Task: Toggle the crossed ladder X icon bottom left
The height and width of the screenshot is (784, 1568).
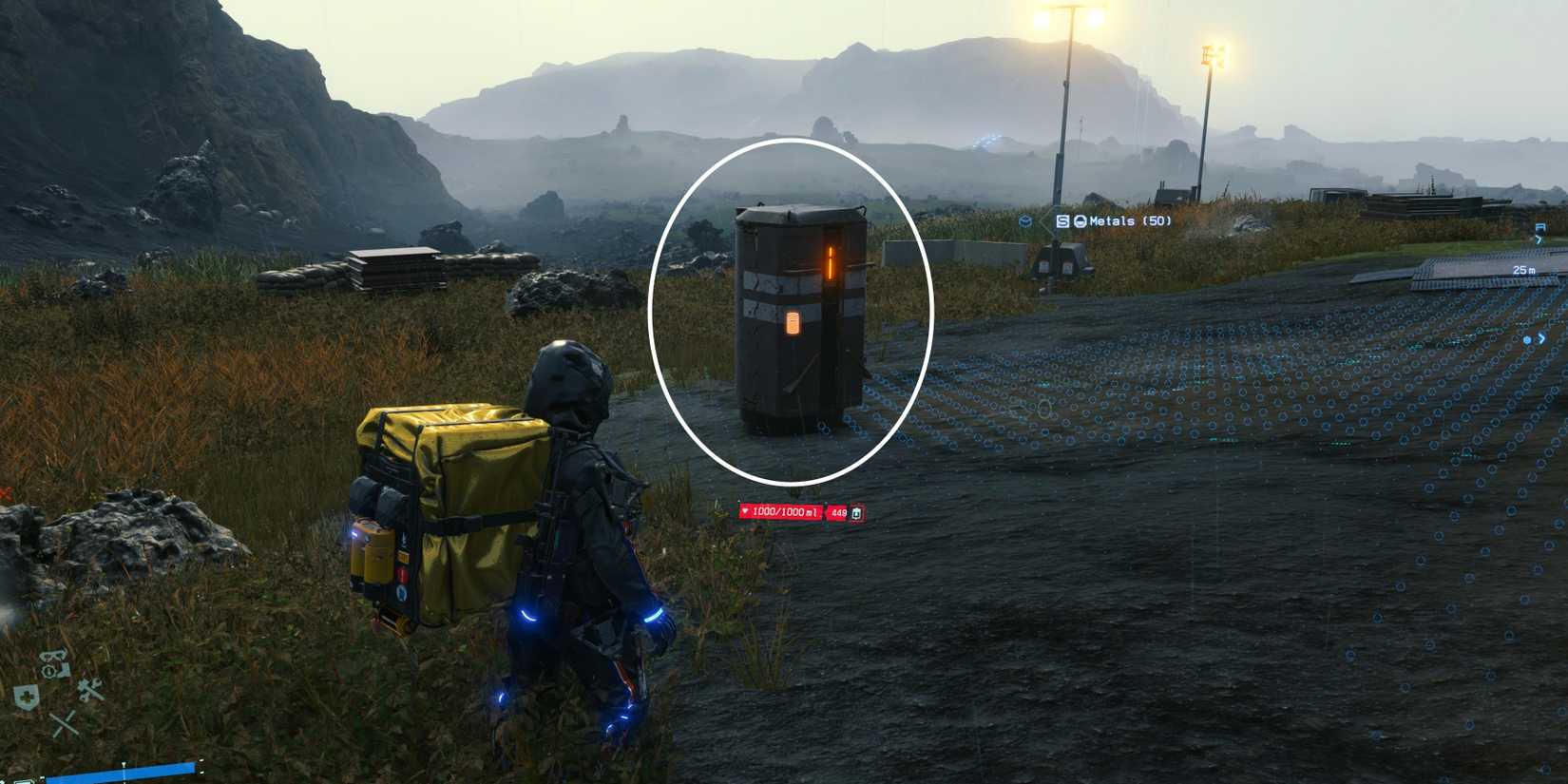Action: 65,724
